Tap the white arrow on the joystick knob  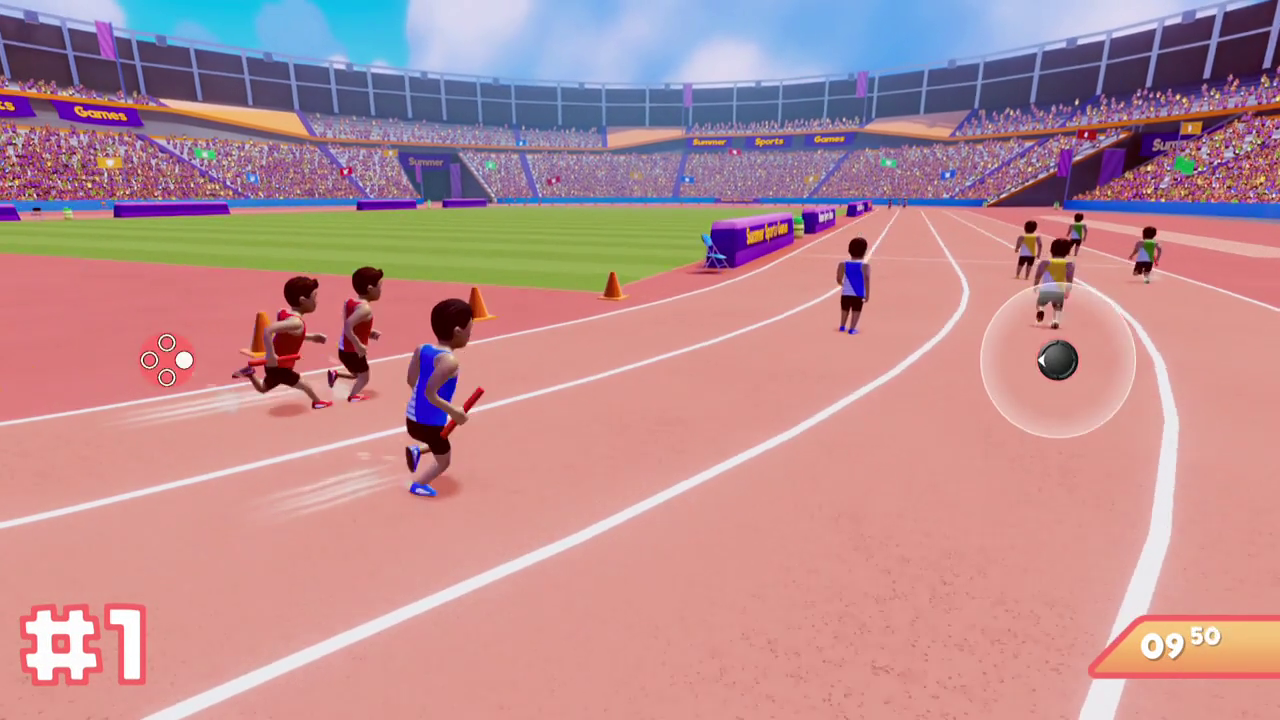(x=1044, y=362)
